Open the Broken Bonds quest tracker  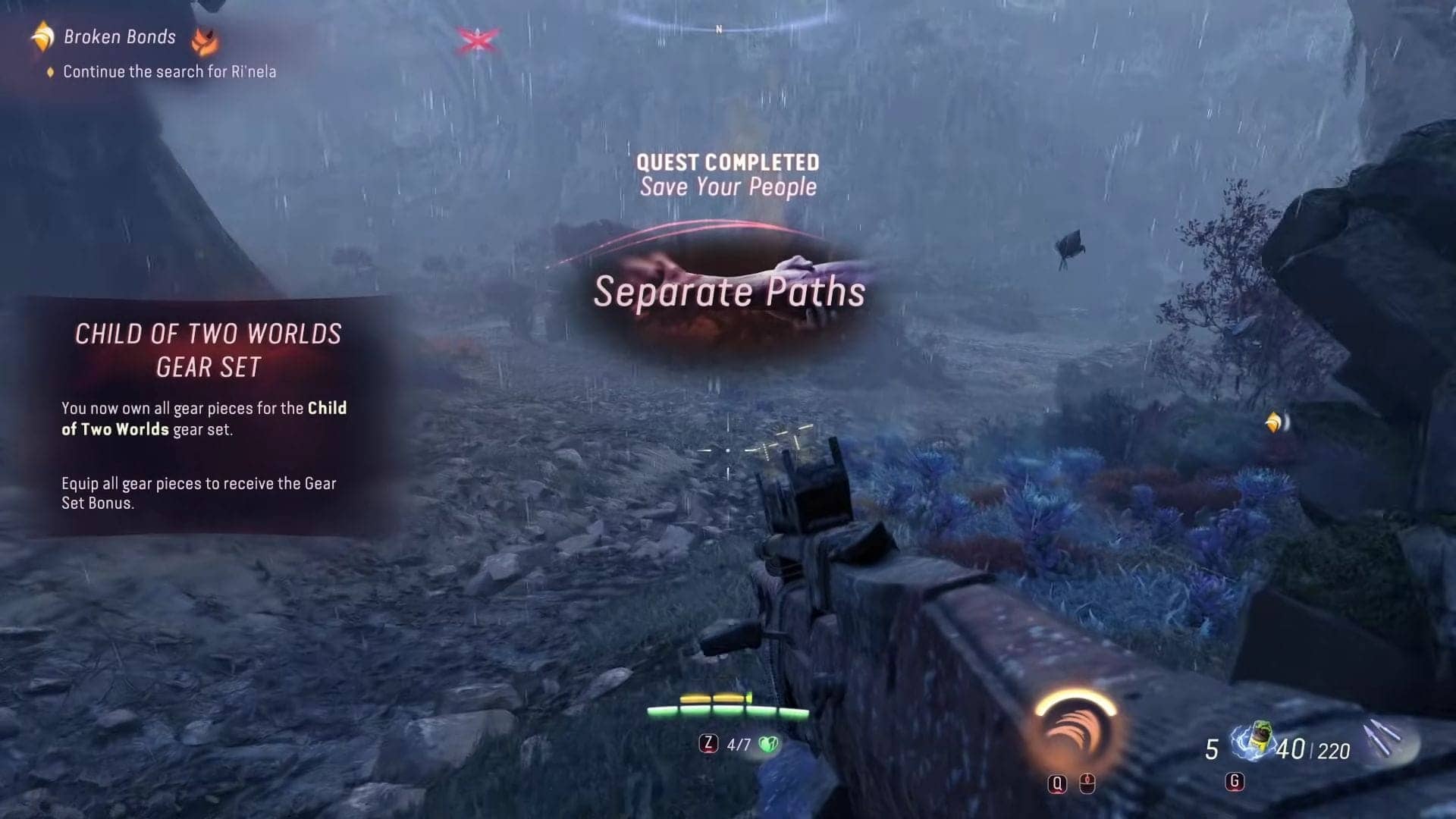[119, 36]
